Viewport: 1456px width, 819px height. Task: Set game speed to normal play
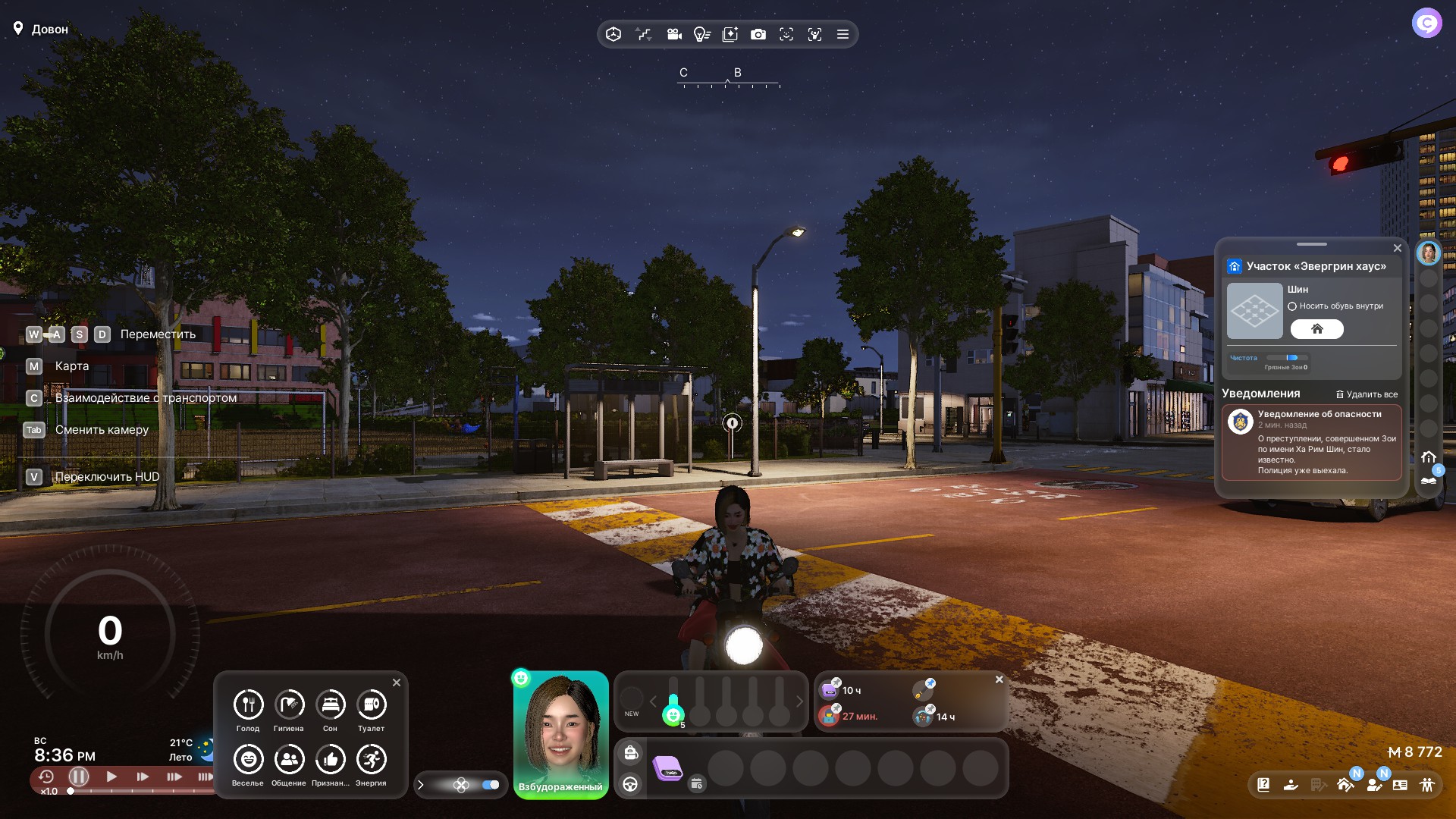111,777
